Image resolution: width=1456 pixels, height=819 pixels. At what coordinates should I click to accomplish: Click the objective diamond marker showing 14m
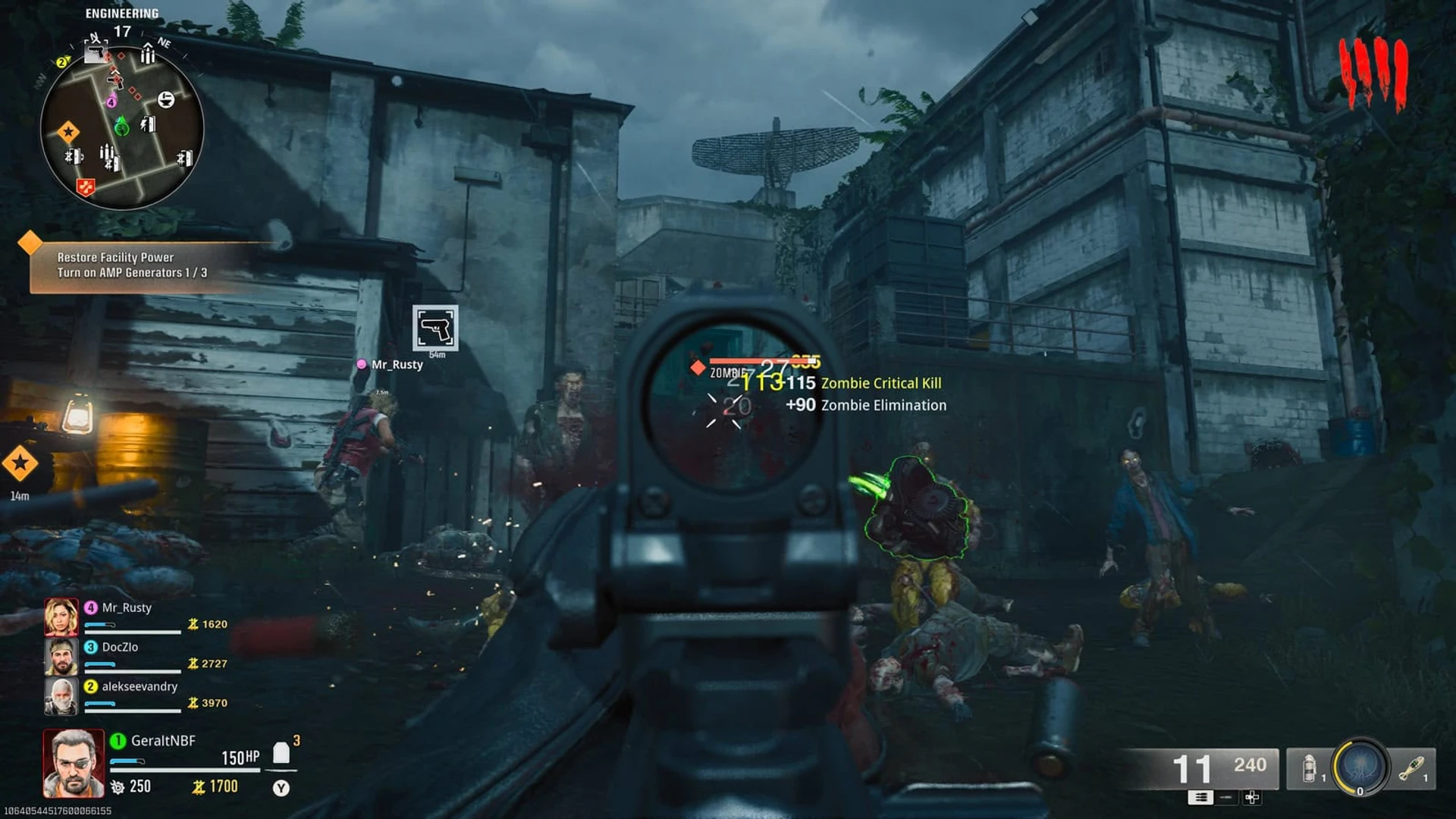21,463
